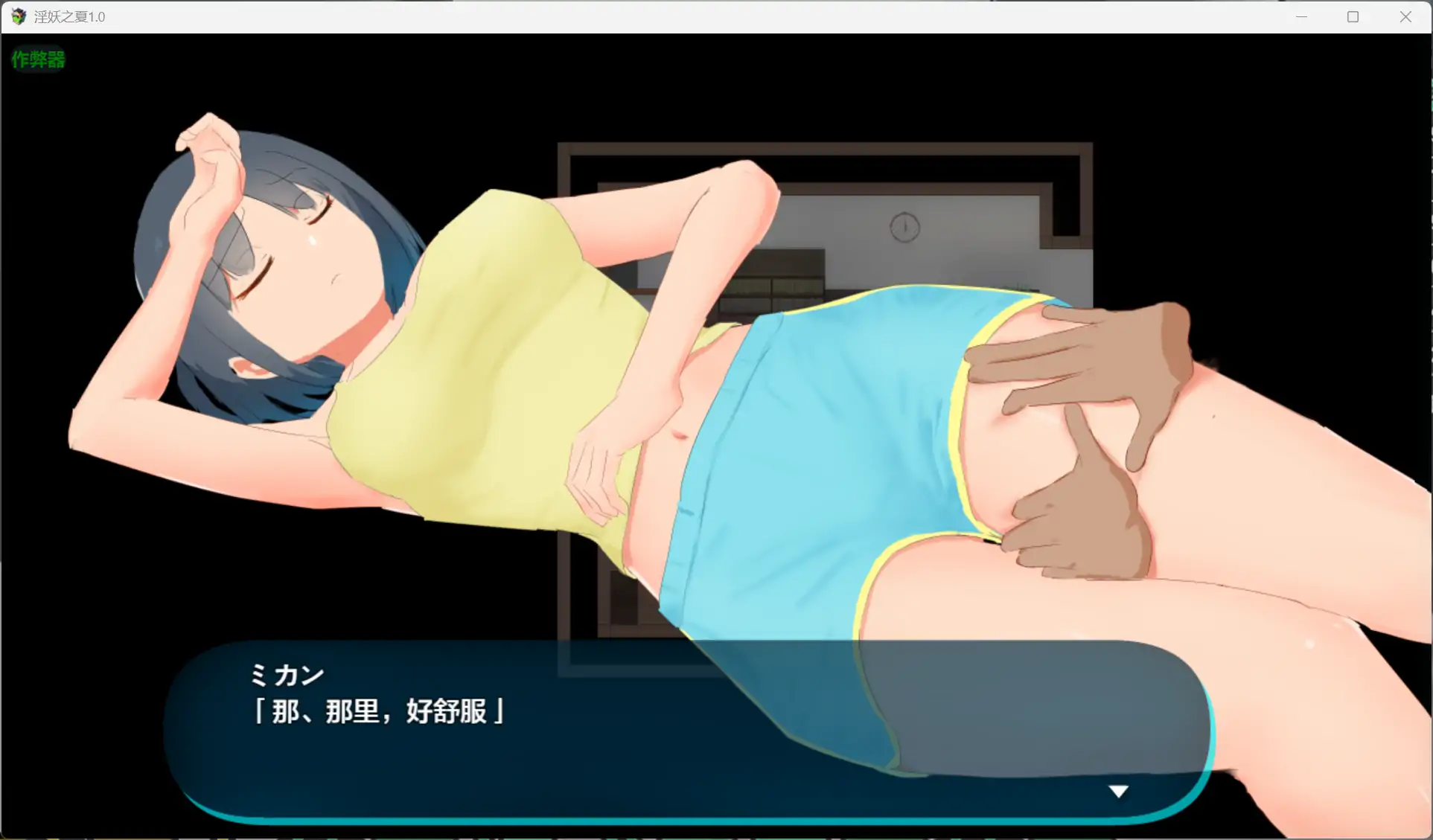Click the green cheat menu text top-left
Screen dimensions: 1433x840
pos(37,60)
